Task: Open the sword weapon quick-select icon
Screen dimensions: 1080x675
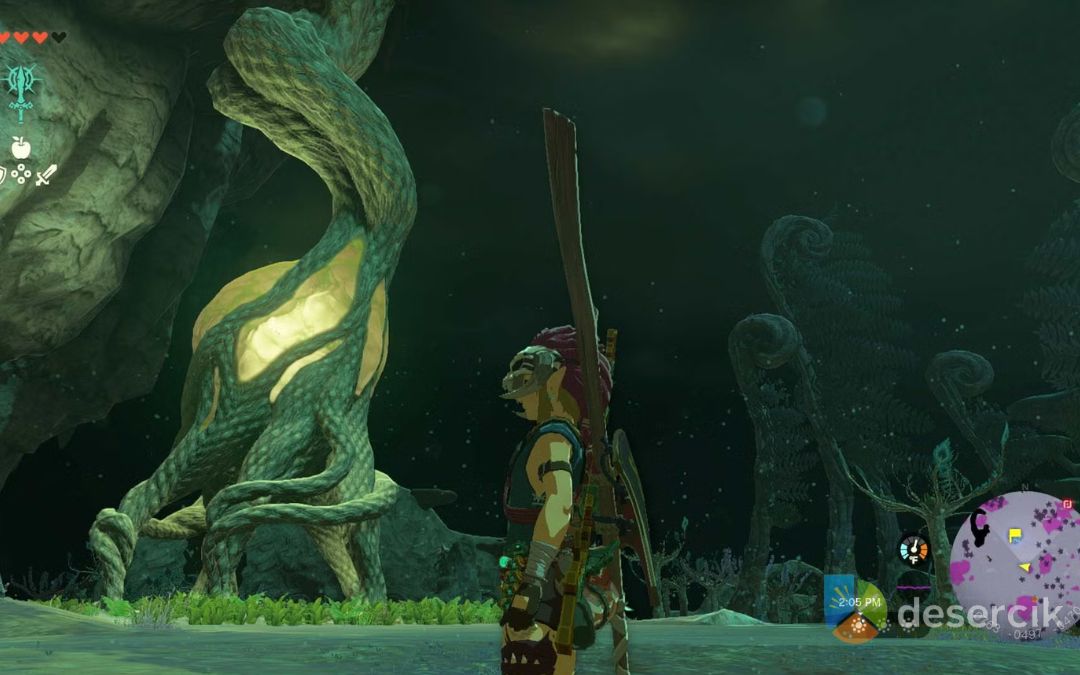Action: (46, 176)
